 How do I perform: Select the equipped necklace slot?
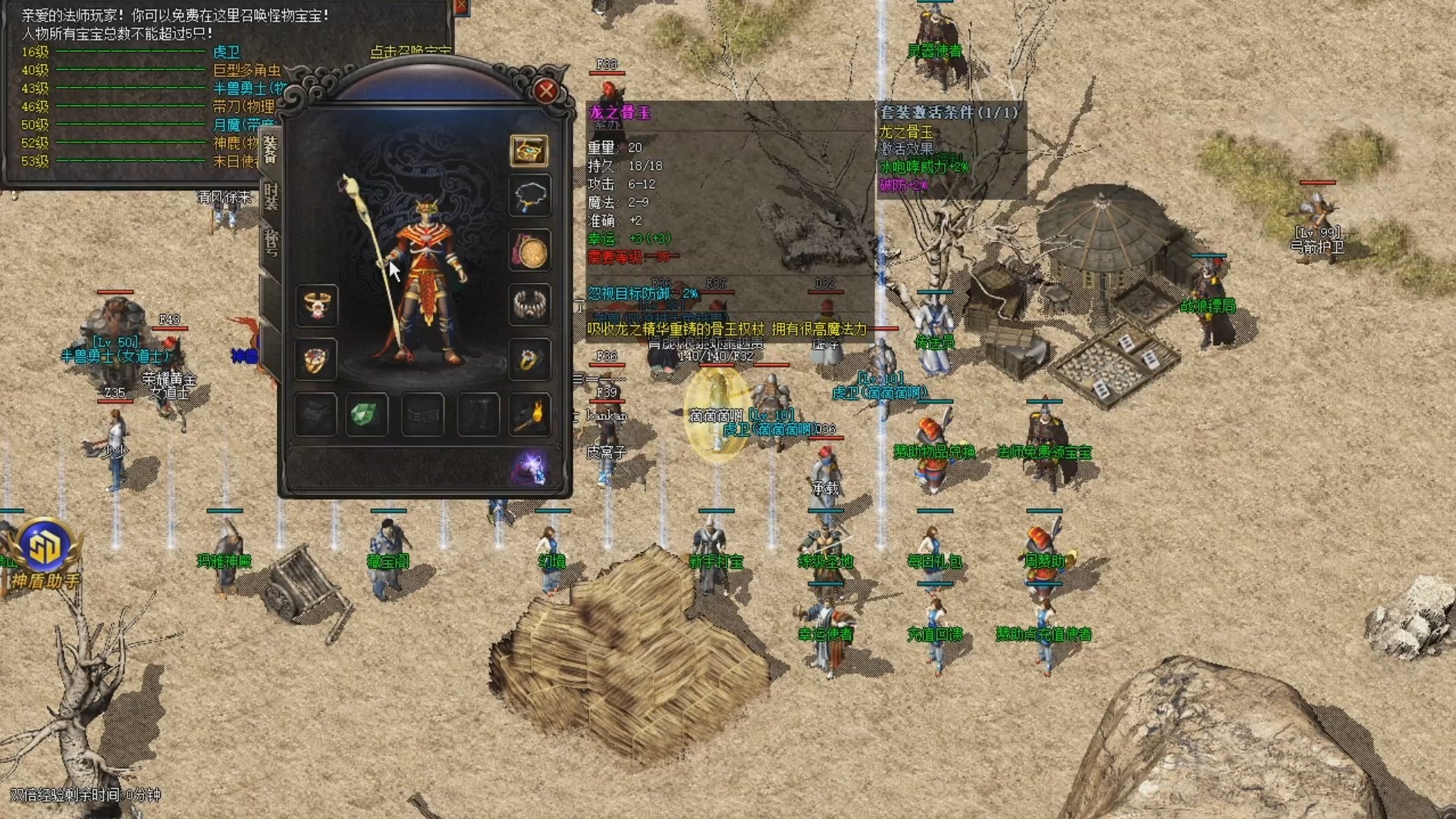(x=529, y=196)
